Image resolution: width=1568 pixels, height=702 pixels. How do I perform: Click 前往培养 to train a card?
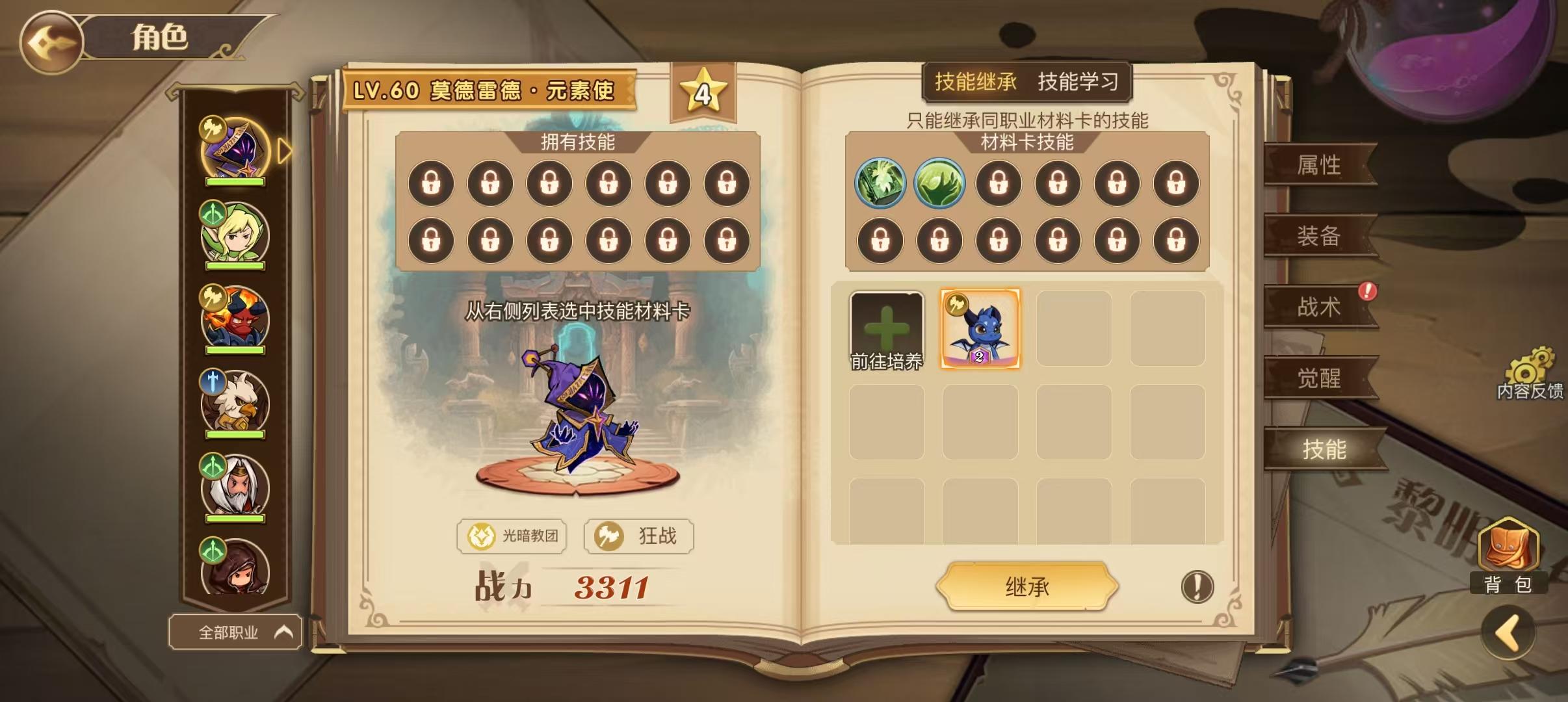click(x=887, y=329)
